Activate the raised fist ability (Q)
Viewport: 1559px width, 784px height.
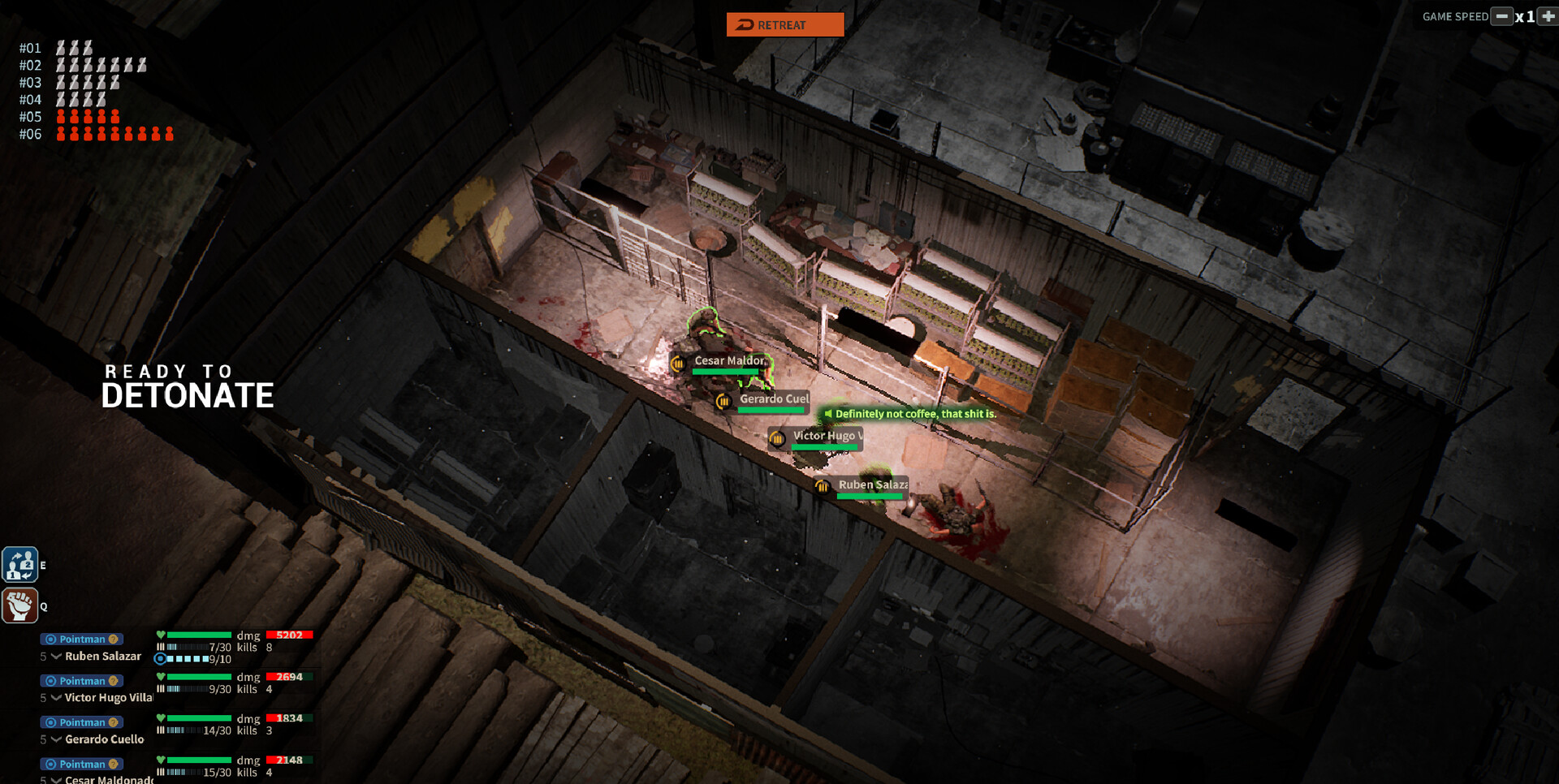click(x=19, y=606)
